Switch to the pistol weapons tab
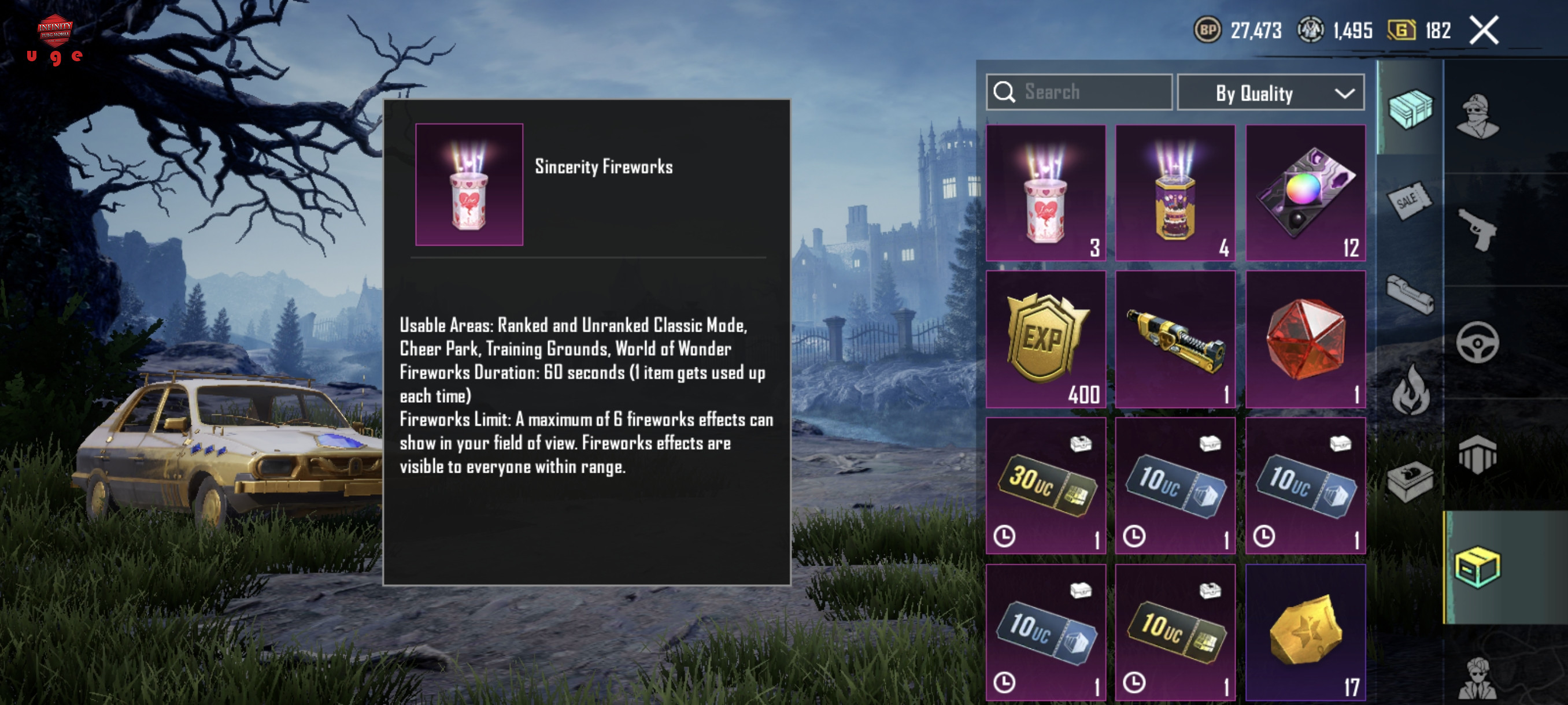 1478,229
